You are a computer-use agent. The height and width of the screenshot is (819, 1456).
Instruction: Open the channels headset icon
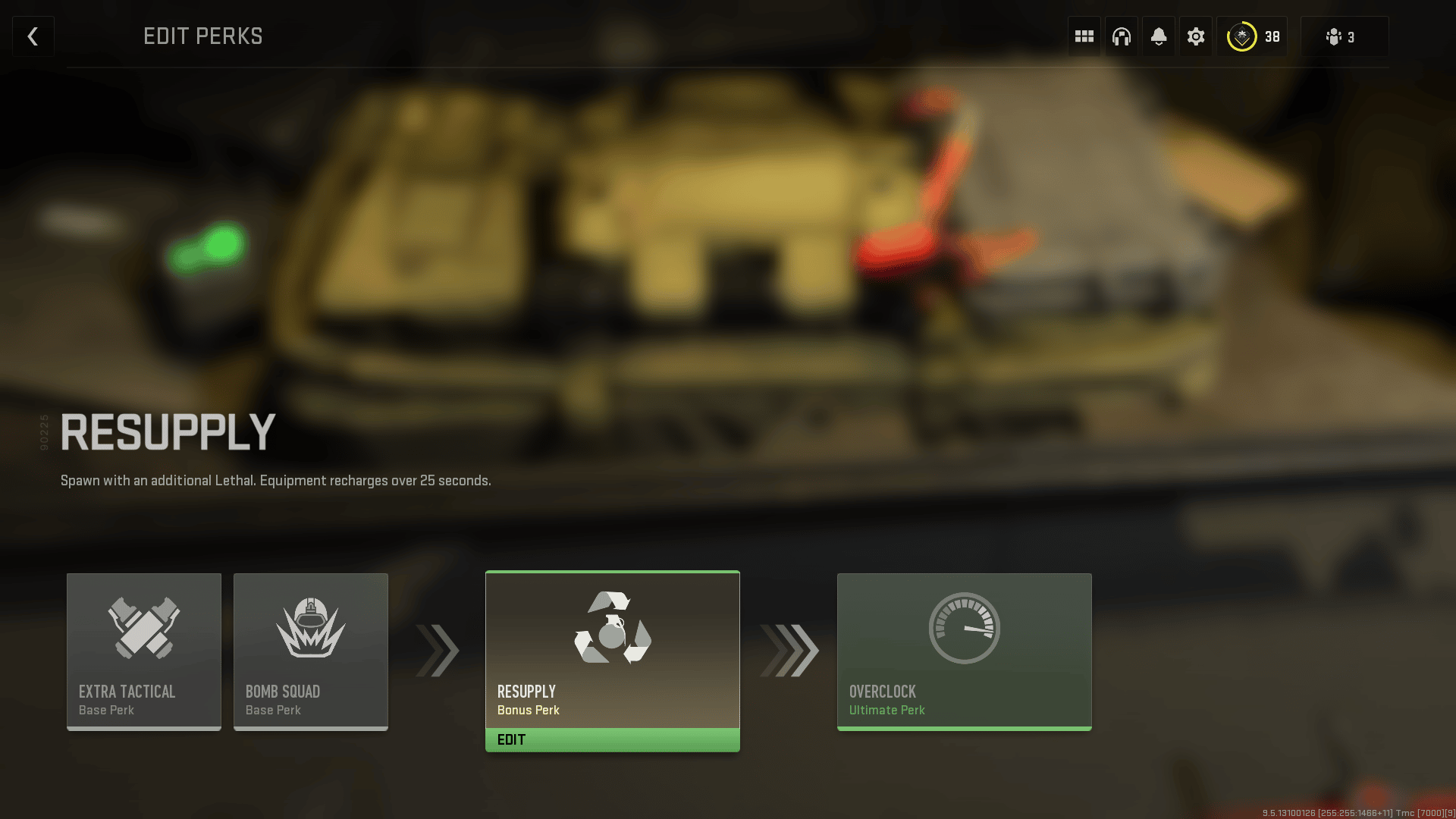(x=1121, y=36)
